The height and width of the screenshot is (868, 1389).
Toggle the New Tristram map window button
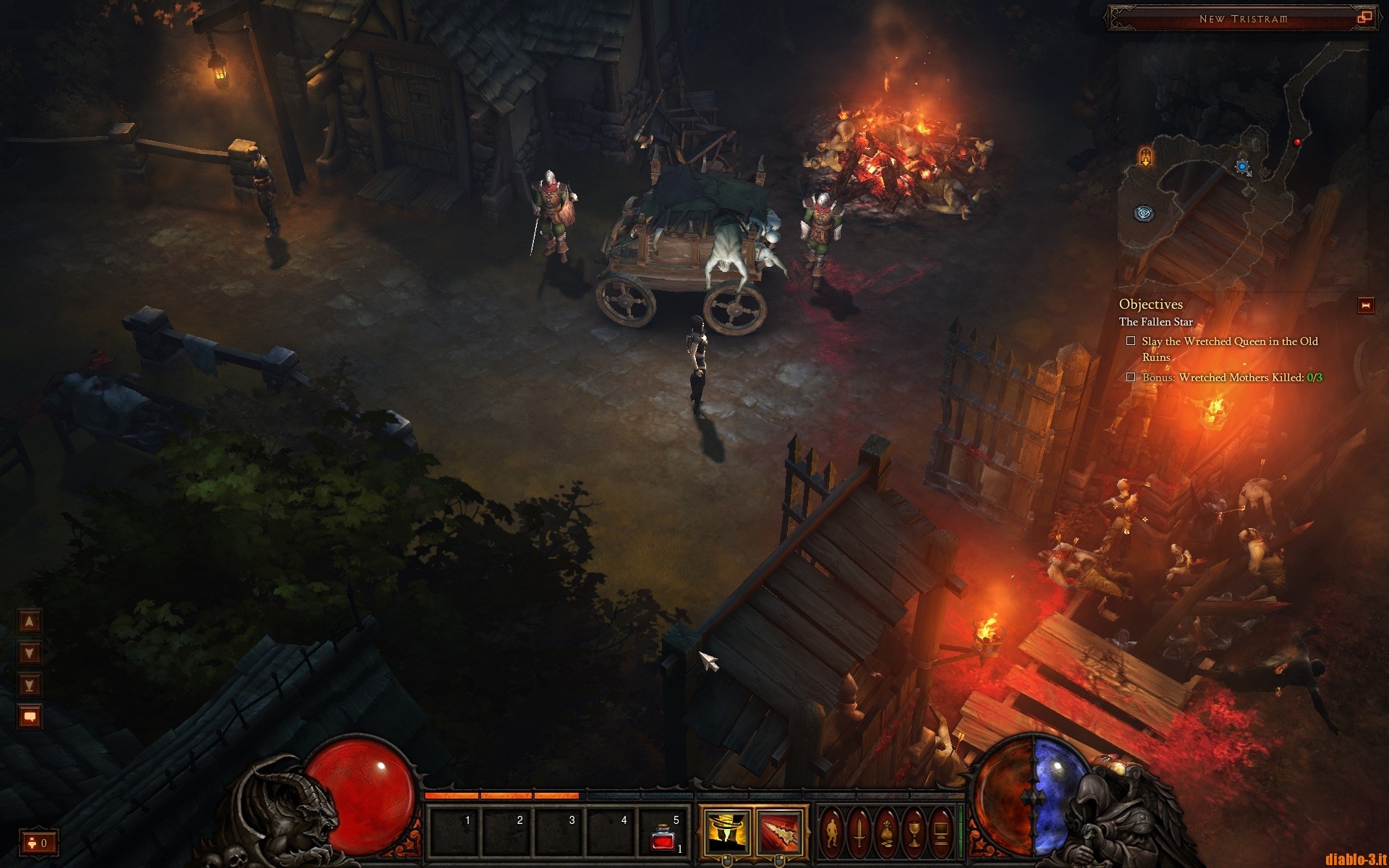1364,18
